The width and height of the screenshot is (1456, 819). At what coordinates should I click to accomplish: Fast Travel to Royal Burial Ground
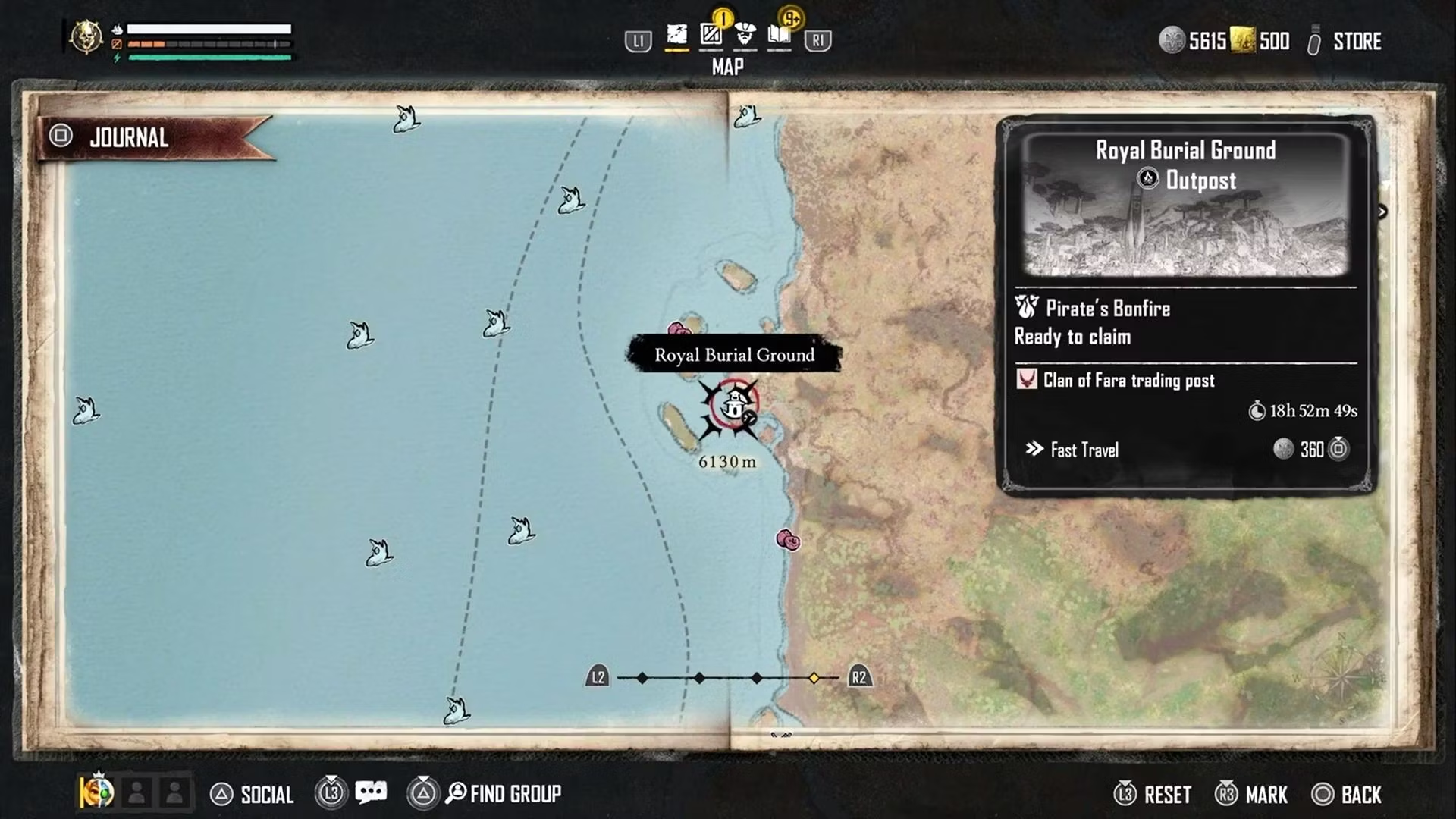1084,450
